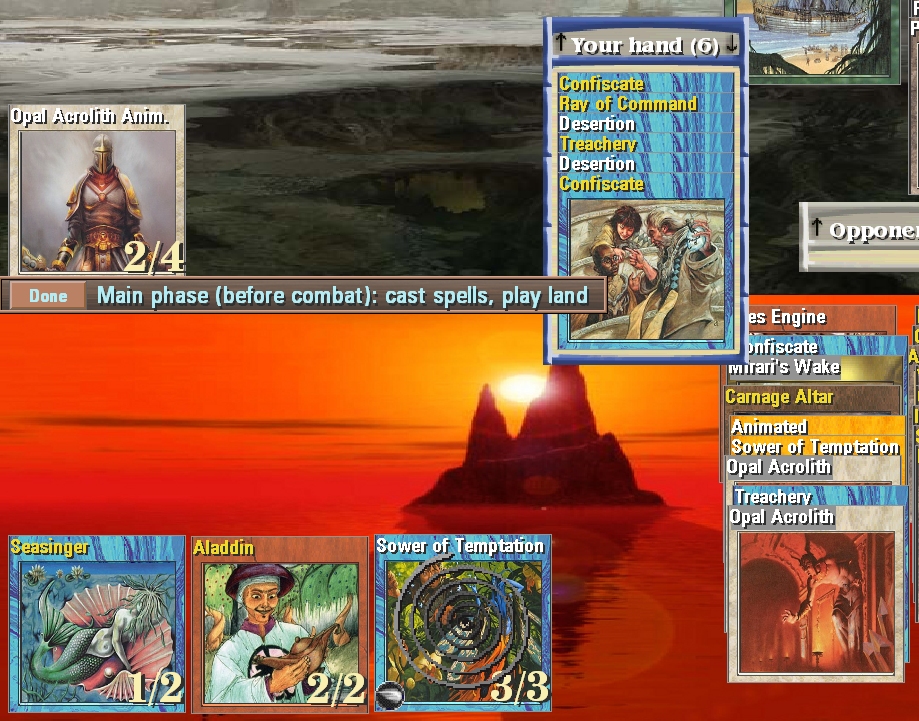Click the Carnage Altar card
This screenshot has width=919, height=721.
click(x=780, y=397)
